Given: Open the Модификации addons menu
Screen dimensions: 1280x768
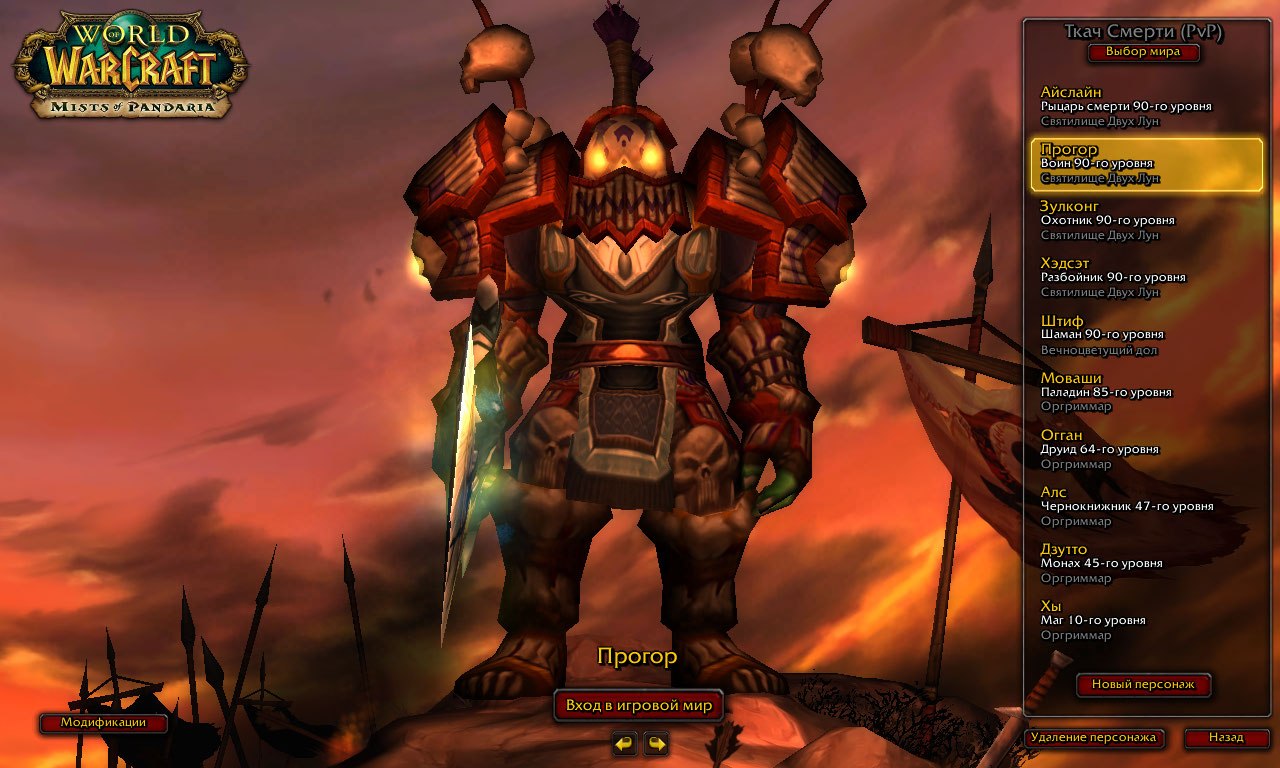Looking at the screenshot, I should pos(100,722).
